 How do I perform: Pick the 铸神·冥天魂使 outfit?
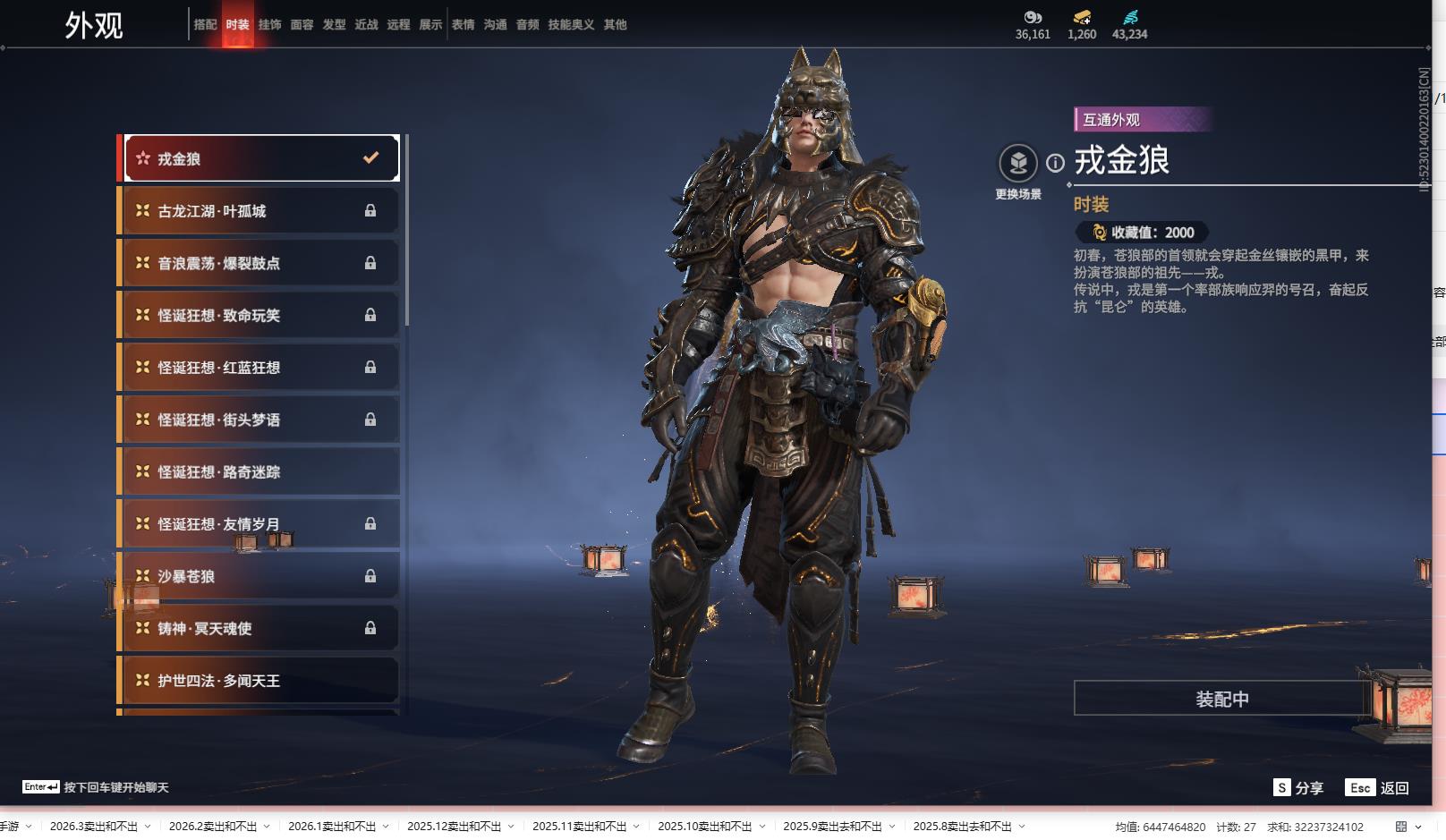click(x=260, y=628)
